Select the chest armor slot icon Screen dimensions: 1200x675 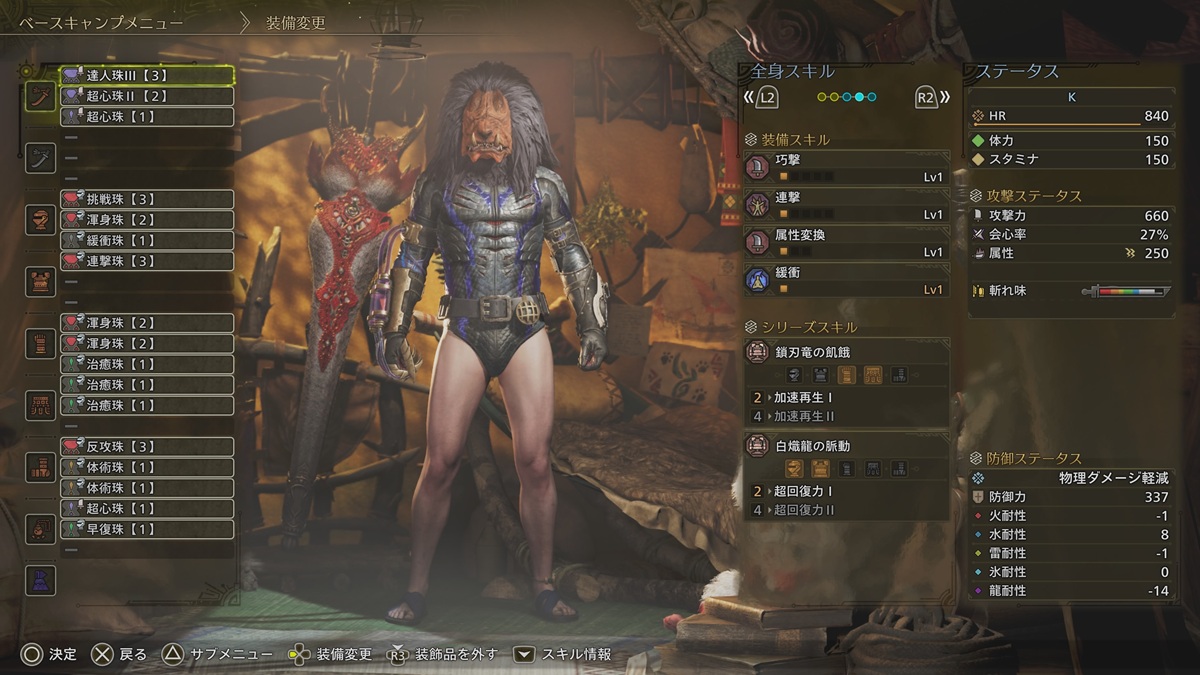click(x=40, y=281)
